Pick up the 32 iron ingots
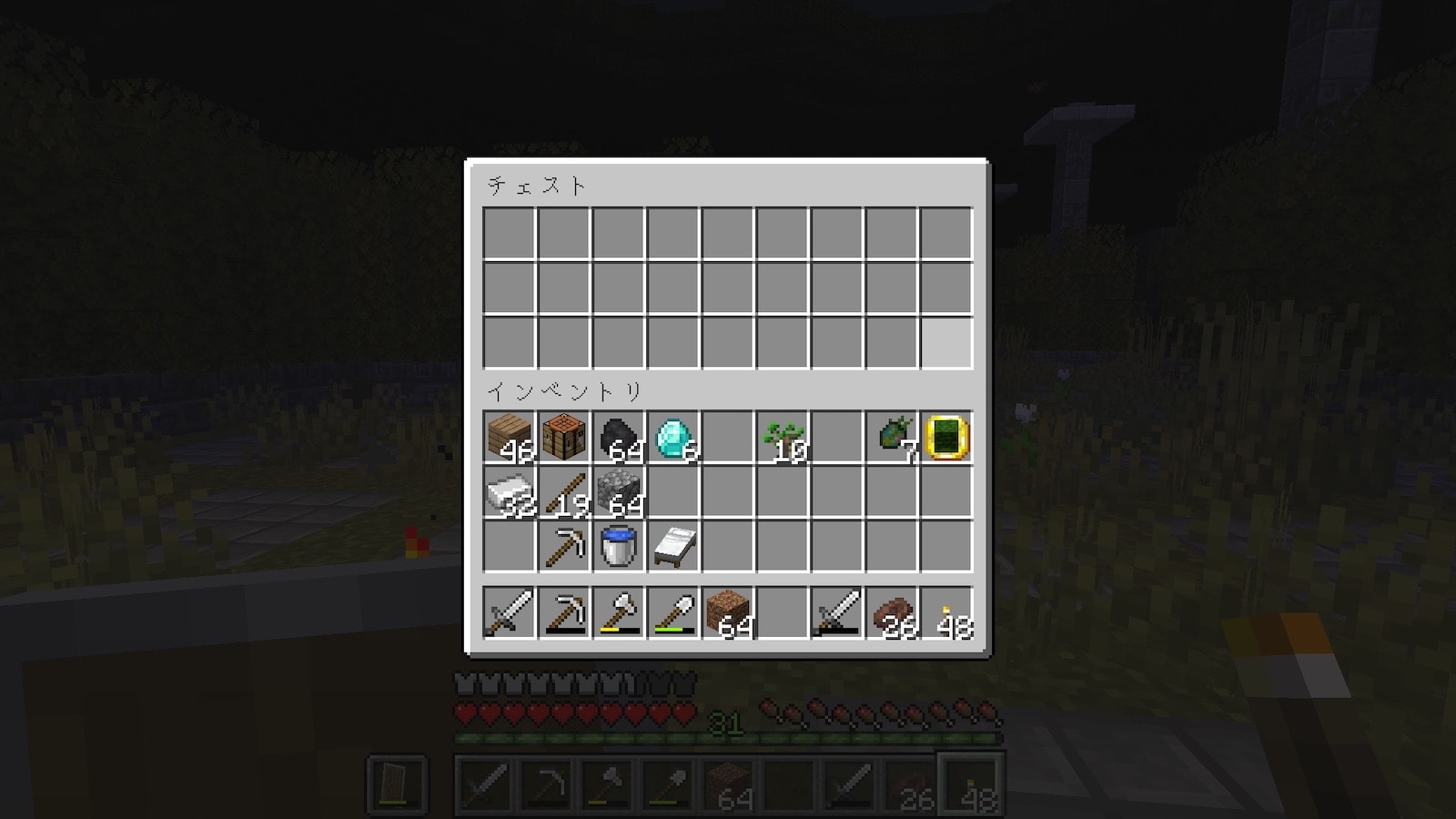The width and height of the screenshot is (1456, 819). (x=509, y=492)
